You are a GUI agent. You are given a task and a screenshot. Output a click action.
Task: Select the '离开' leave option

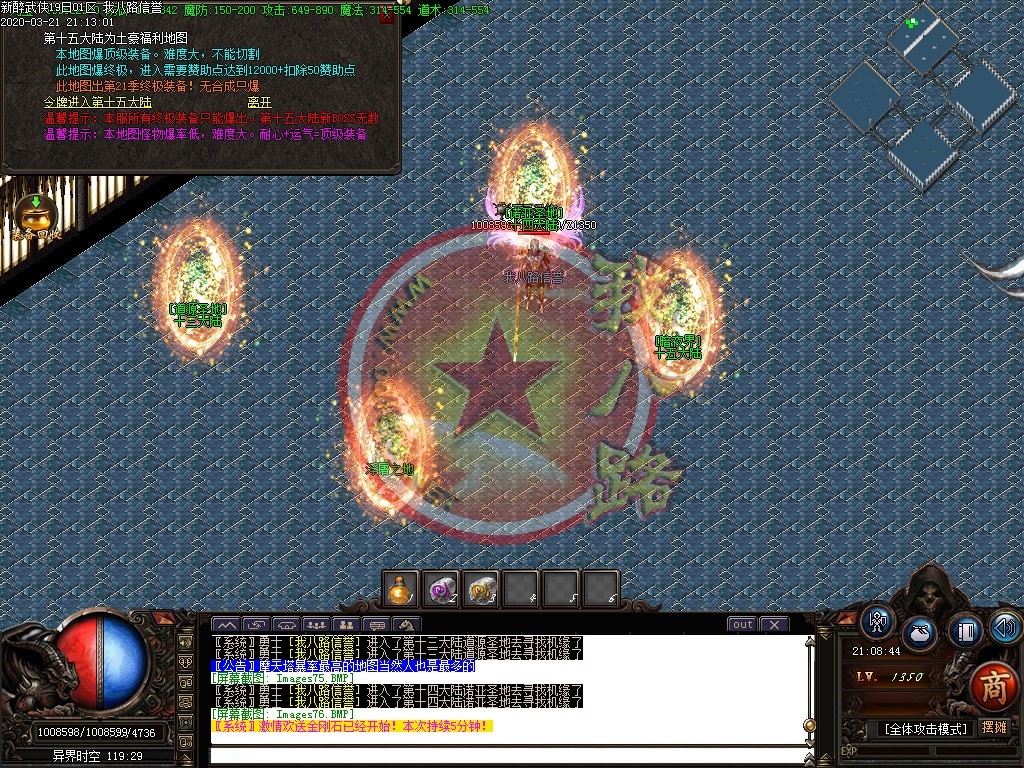click(259, 102)
